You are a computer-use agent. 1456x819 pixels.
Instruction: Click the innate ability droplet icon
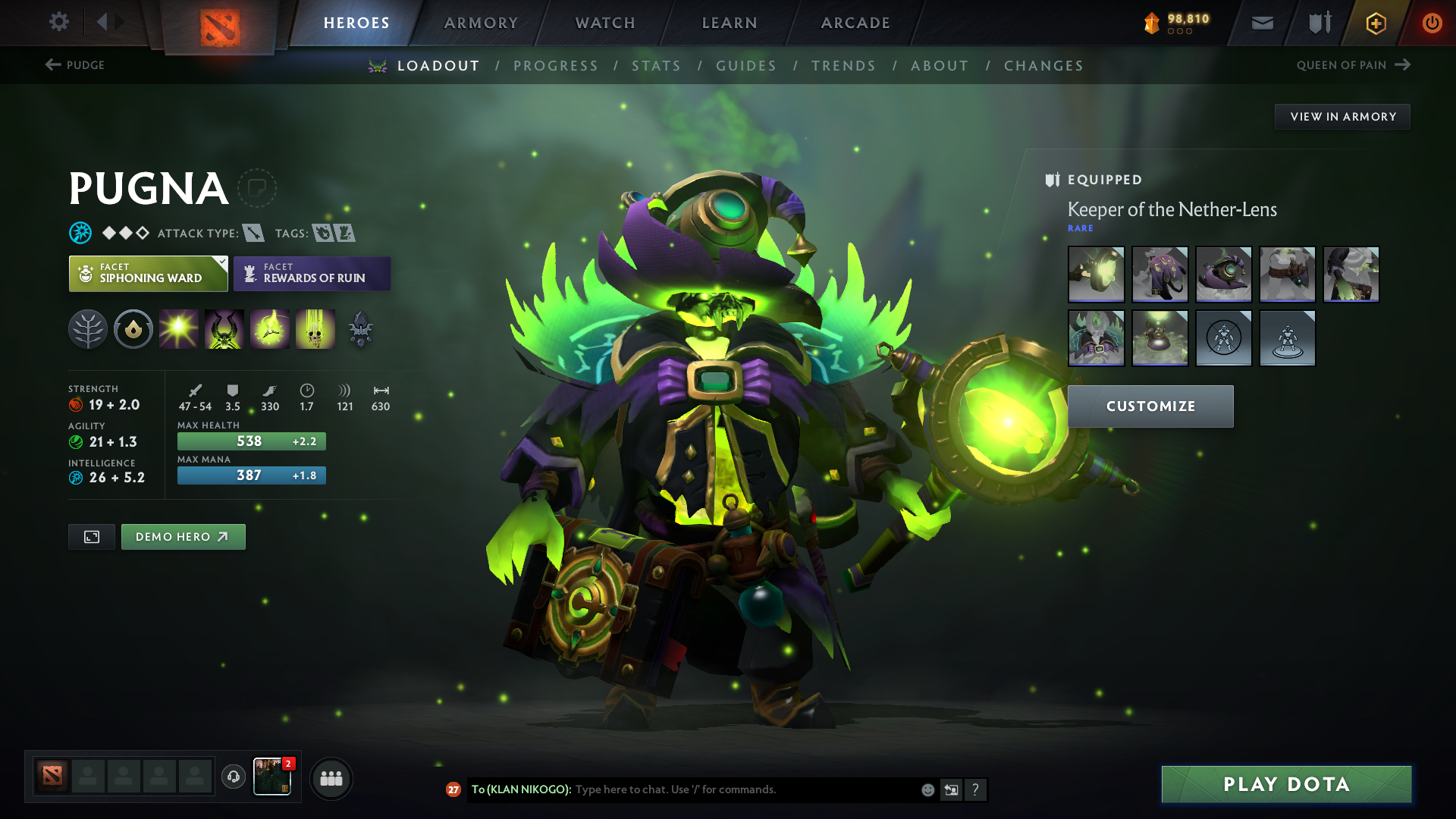[133, 328]
